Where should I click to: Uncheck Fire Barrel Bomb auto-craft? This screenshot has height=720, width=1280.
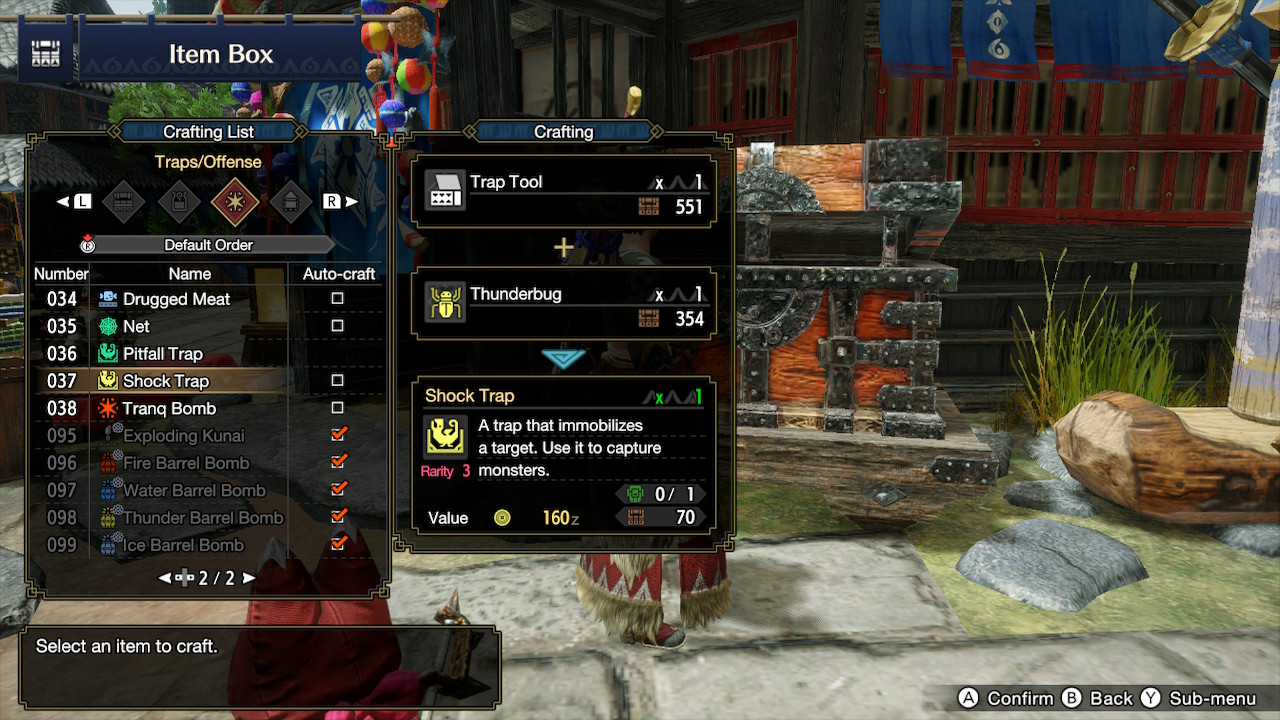(338, 462)
